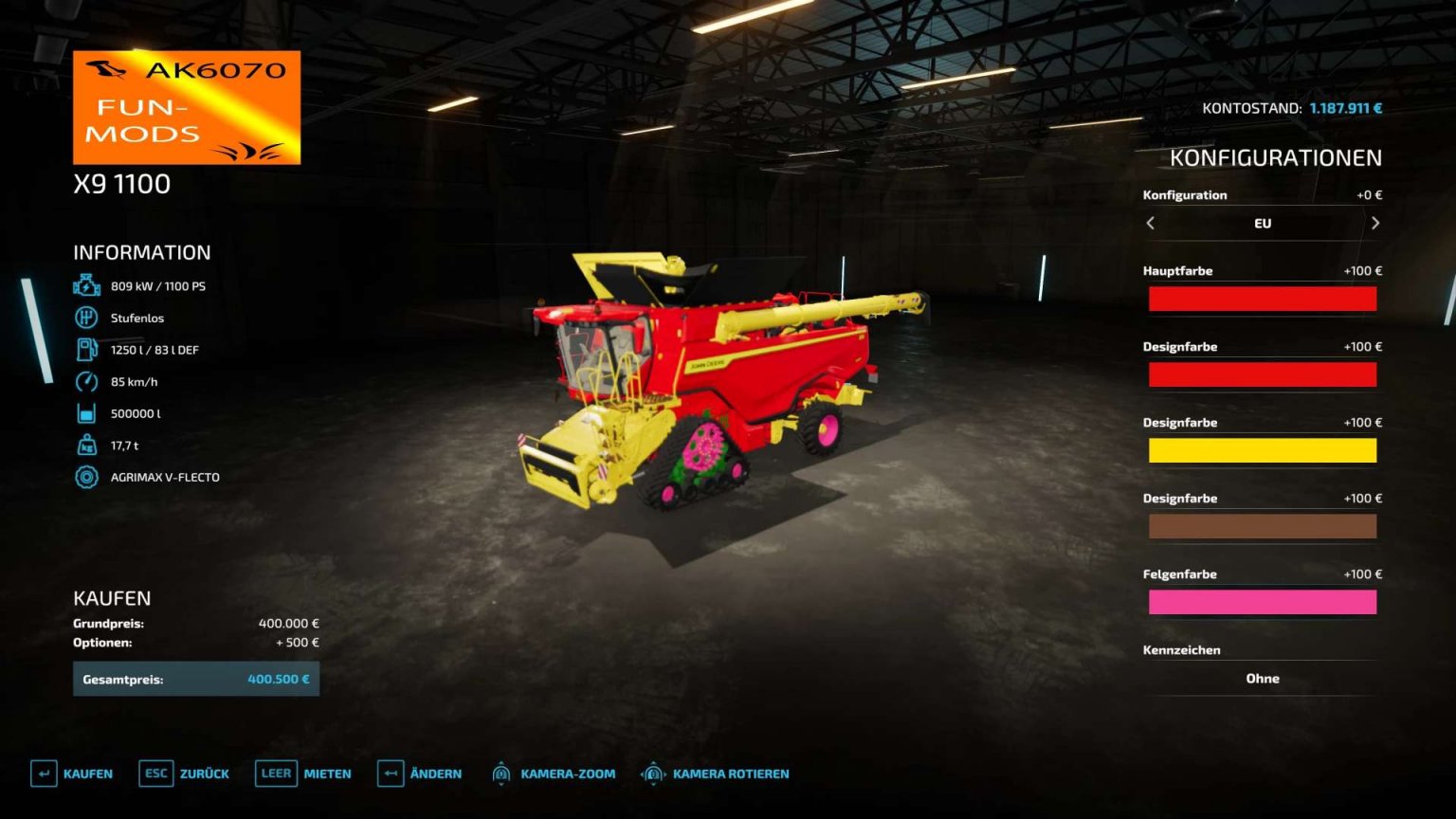Click ÄNDERN to modify the vehicle
This screenshot has height=819, width=1456.
click(x=437, y=773)
